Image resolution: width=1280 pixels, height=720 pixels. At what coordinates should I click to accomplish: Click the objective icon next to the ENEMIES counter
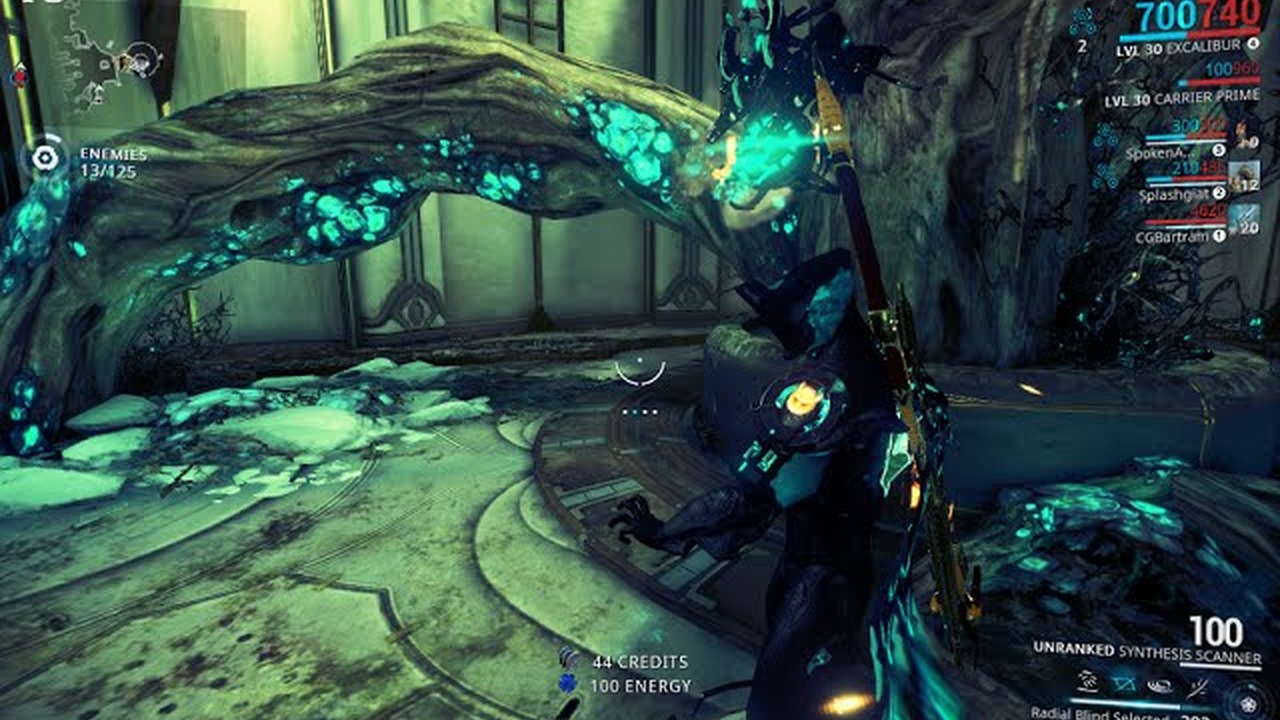44,155
